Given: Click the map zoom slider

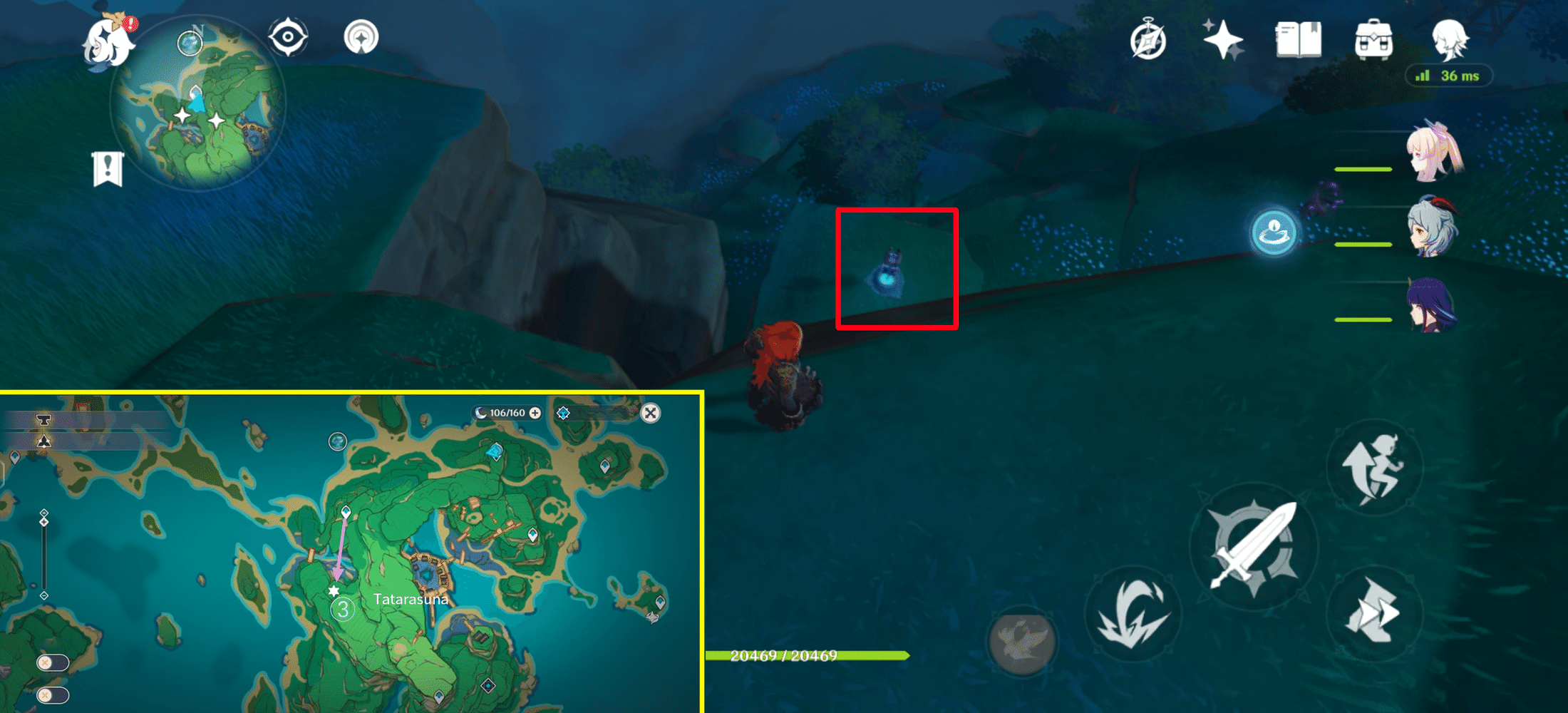Looking at the screenshot, I should coord(44,520).
